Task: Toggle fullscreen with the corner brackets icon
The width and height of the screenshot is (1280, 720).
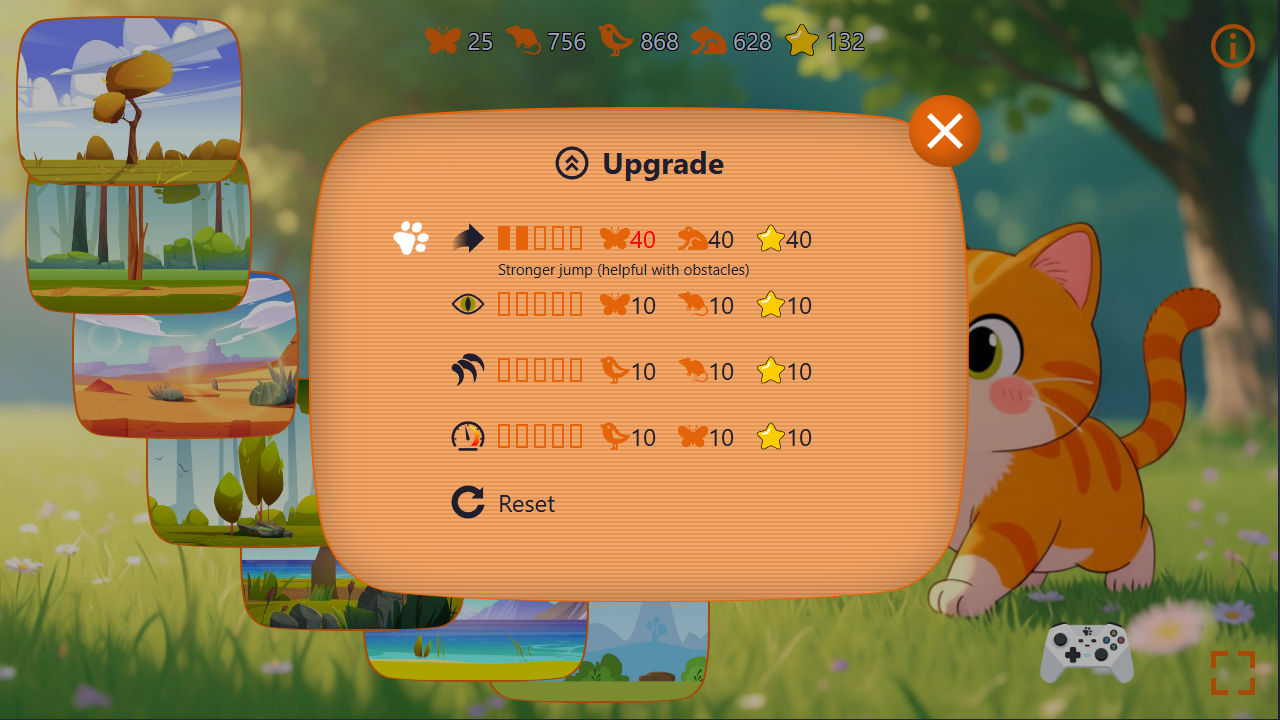Action: (1233, 672)
